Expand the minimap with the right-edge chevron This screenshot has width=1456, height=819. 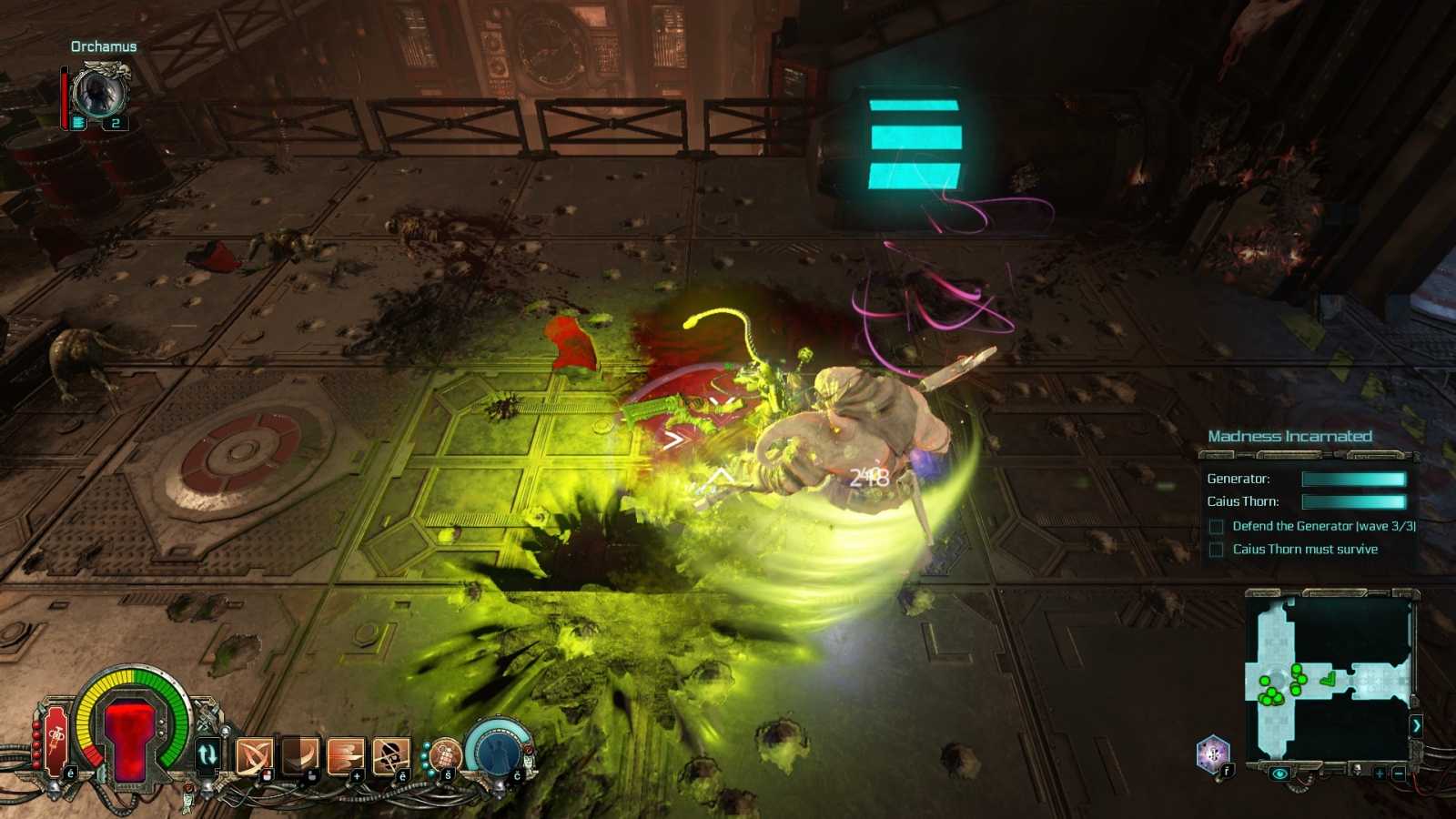click(1418, 726)
